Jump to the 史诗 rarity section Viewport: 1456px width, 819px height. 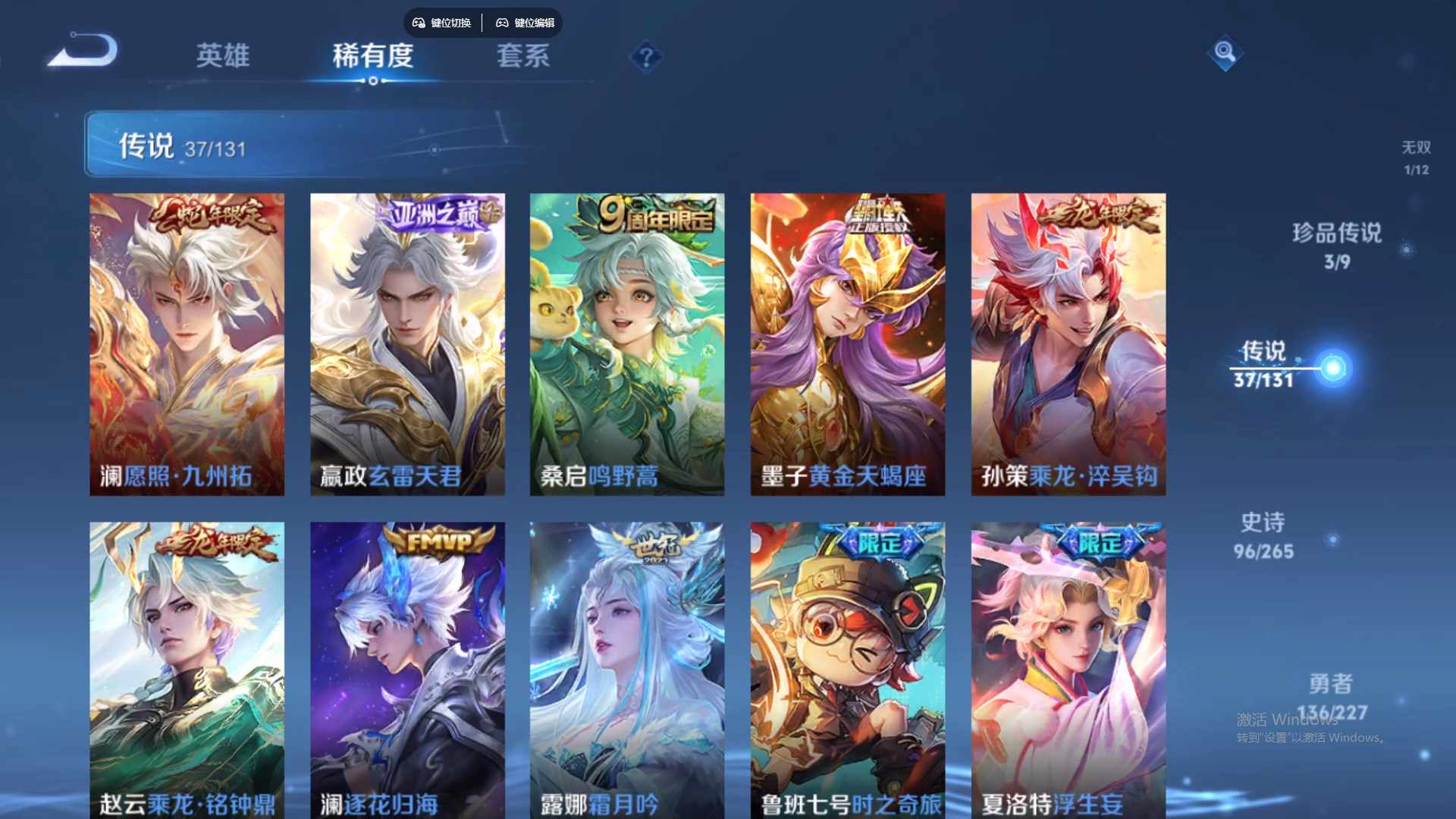(x=1263, y=535)
